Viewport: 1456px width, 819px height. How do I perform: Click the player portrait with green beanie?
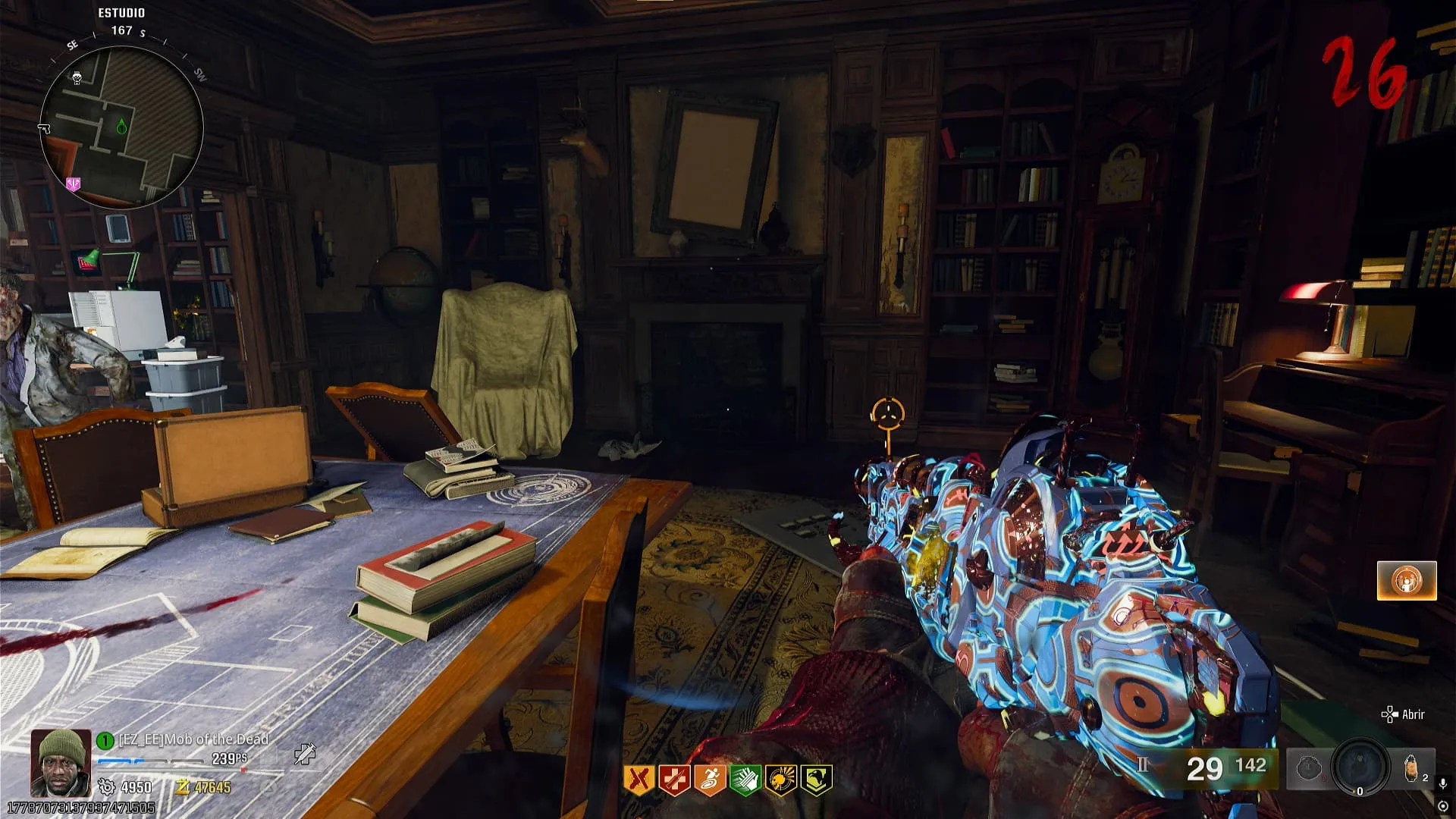[x=59, y=762]
